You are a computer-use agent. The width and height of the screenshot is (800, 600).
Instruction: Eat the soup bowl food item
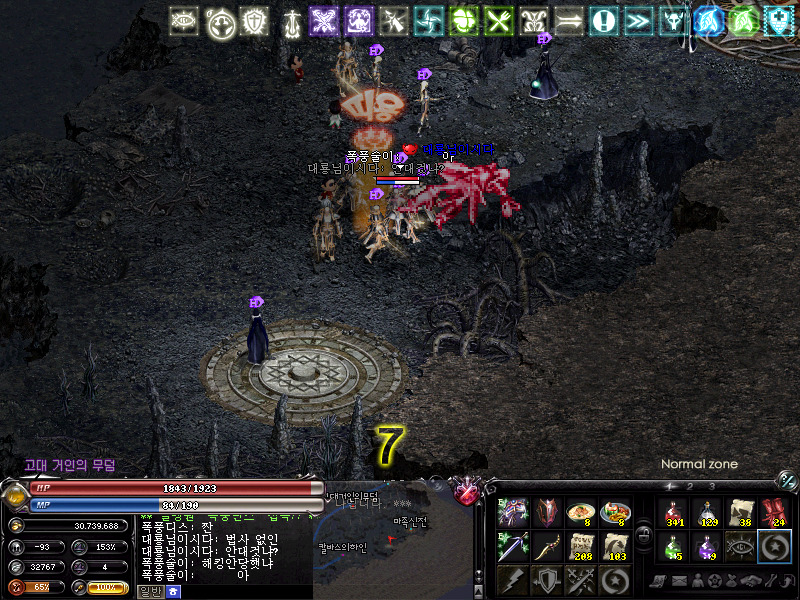[581, 513]
